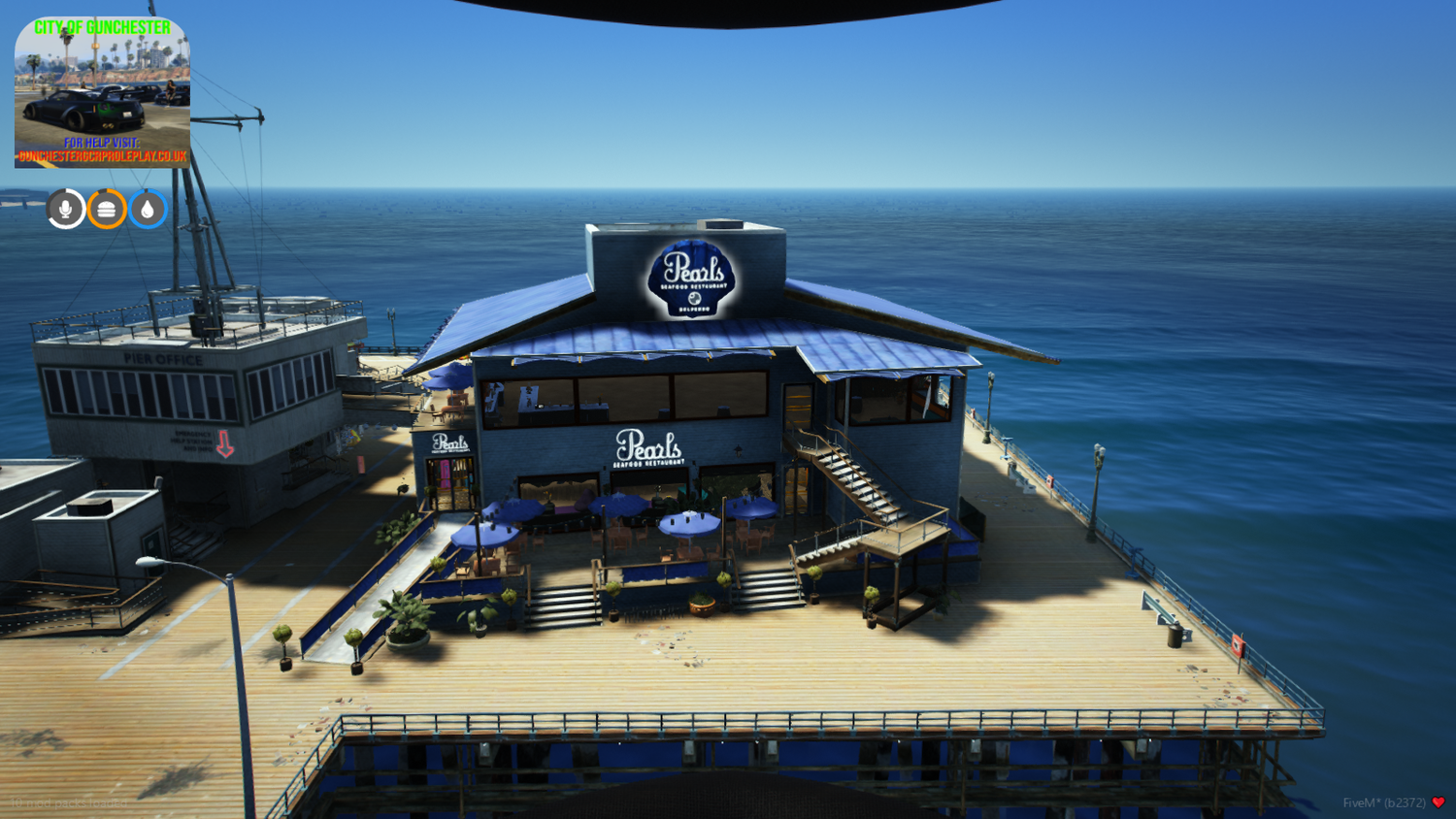This screenshot has width=1456, height=819.
Task: Toggle the thirst meter ring display
Action: [148, 208]
